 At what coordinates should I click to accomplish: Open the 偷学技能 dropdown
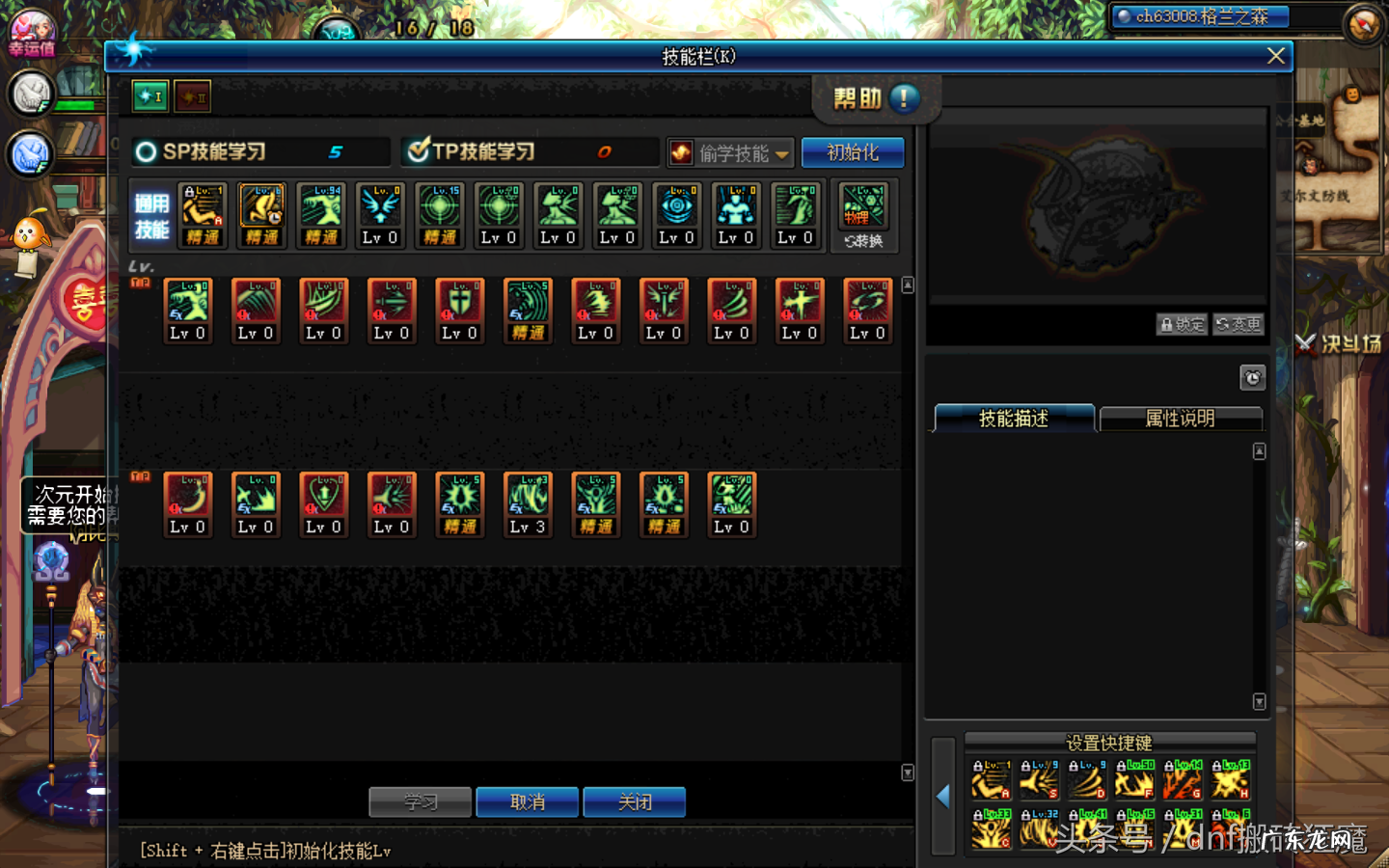click(x=731, y=152)
